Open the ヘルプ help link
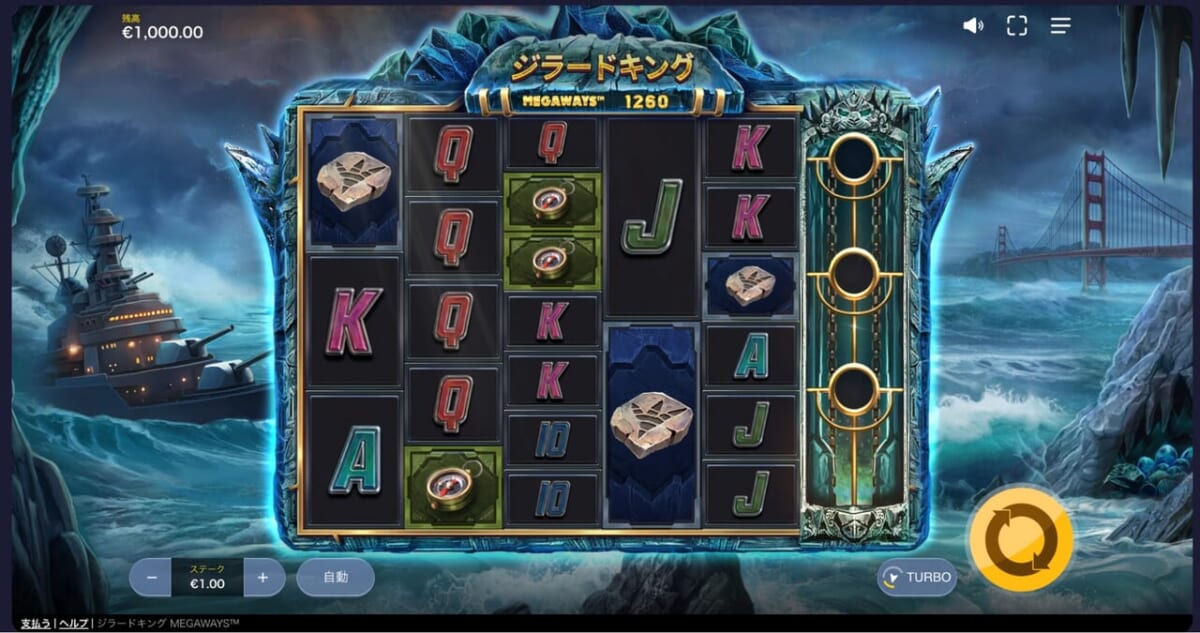This screenshot has height=633, width=1200. coord(72,624)
